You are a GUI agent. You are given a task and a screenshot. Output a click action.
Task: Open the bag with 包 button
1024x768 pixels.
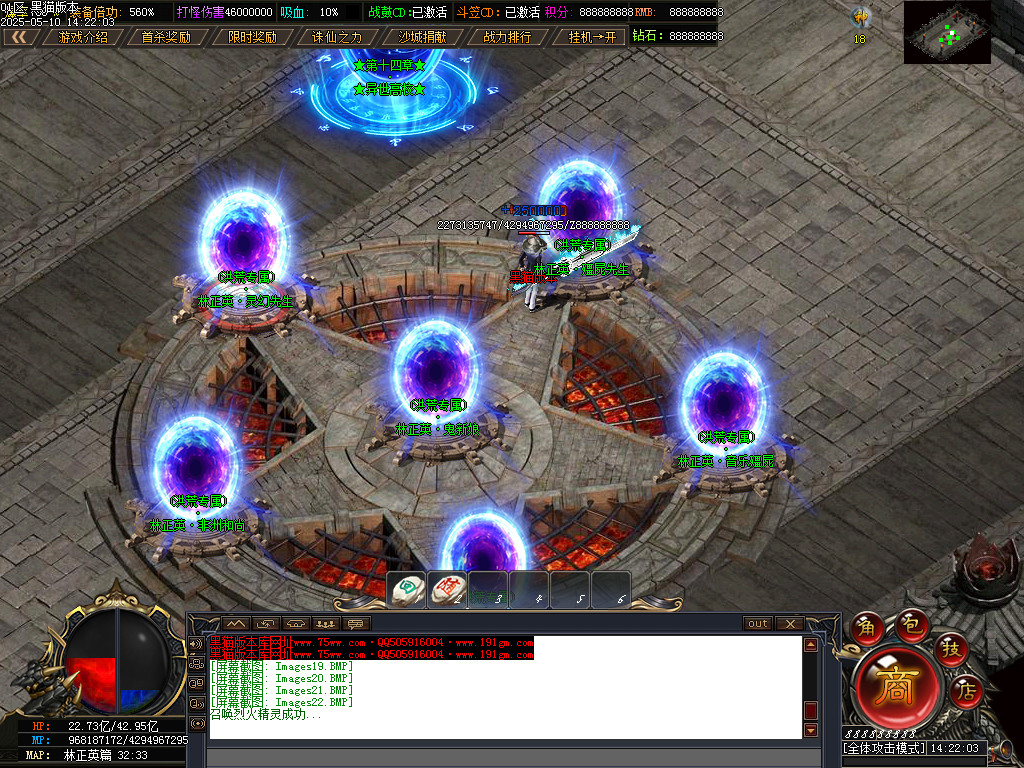tap(910, 623)
